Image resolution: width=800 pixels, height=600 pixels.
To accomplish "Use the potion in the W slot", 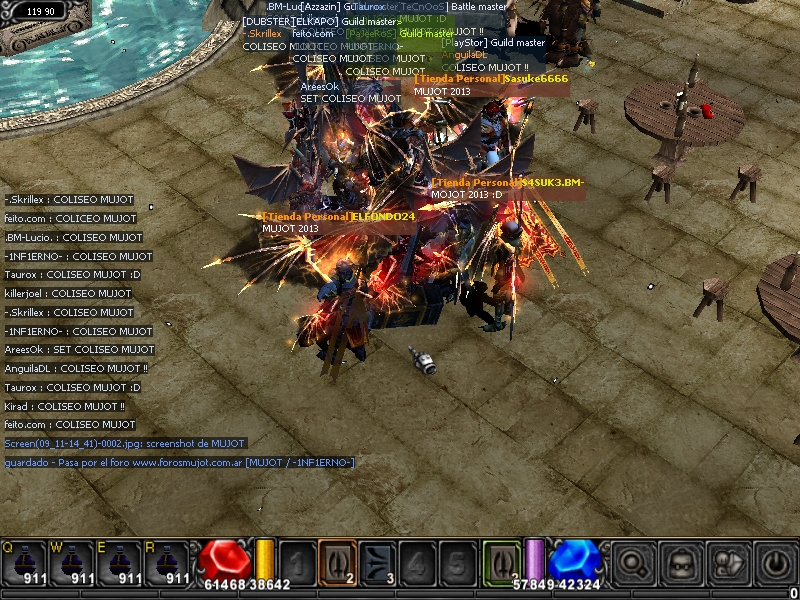I will (74, 561).
